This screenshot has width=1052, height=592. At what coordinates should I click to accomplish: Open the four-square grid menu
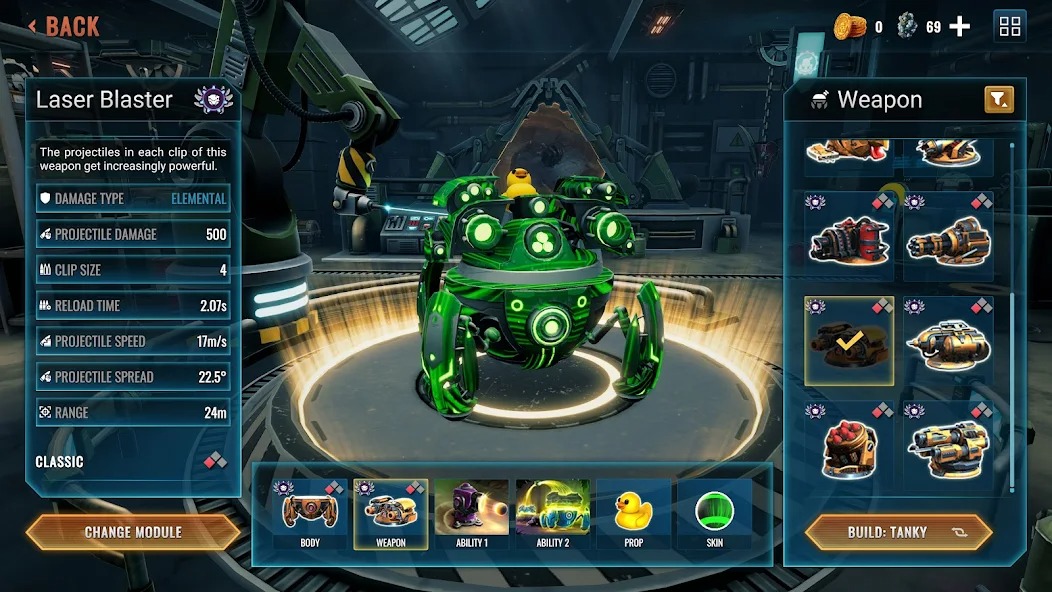point(1009,27)
